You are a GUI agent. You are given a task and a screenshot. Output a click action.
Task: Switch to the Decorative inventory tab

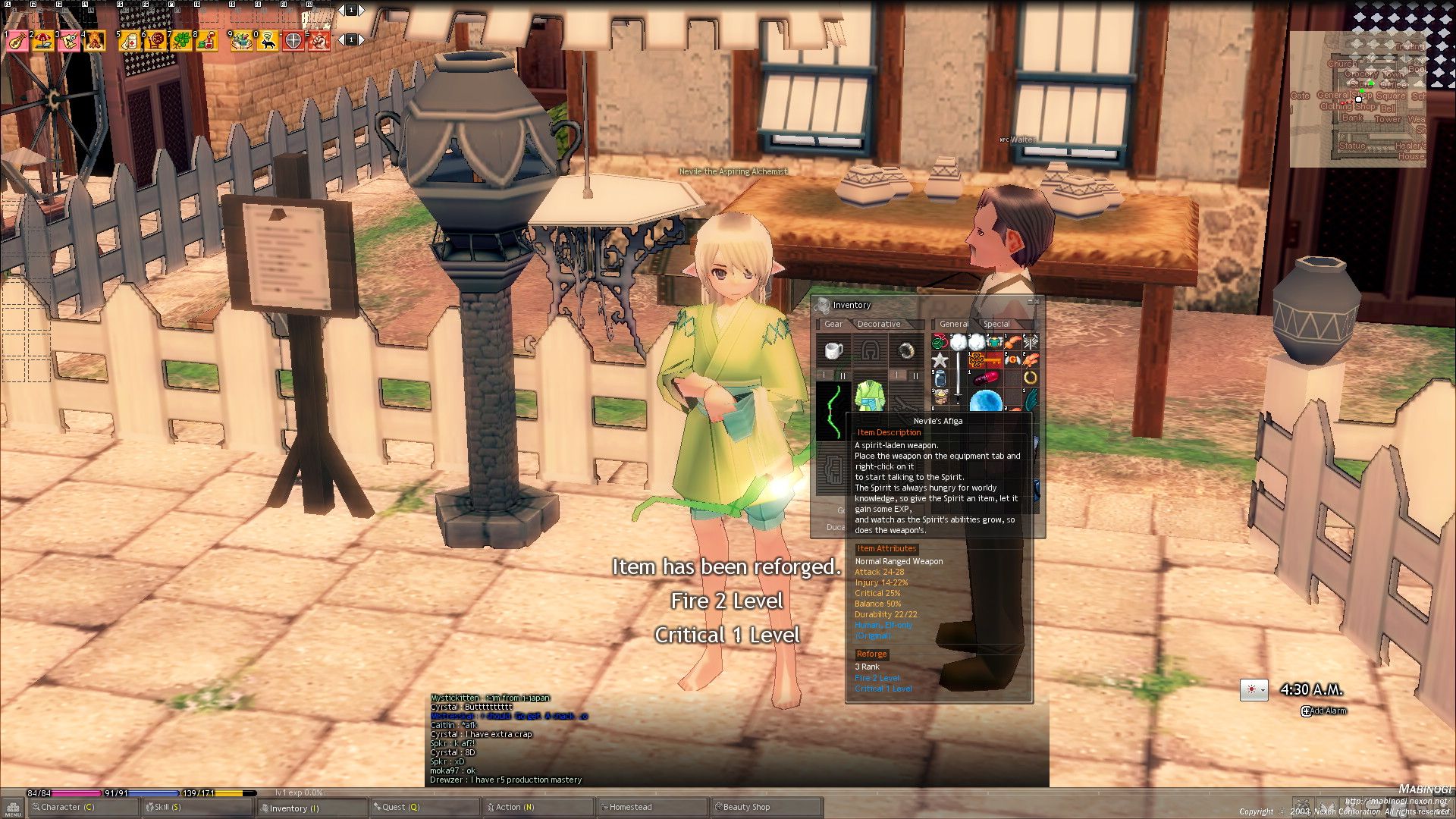878,324
